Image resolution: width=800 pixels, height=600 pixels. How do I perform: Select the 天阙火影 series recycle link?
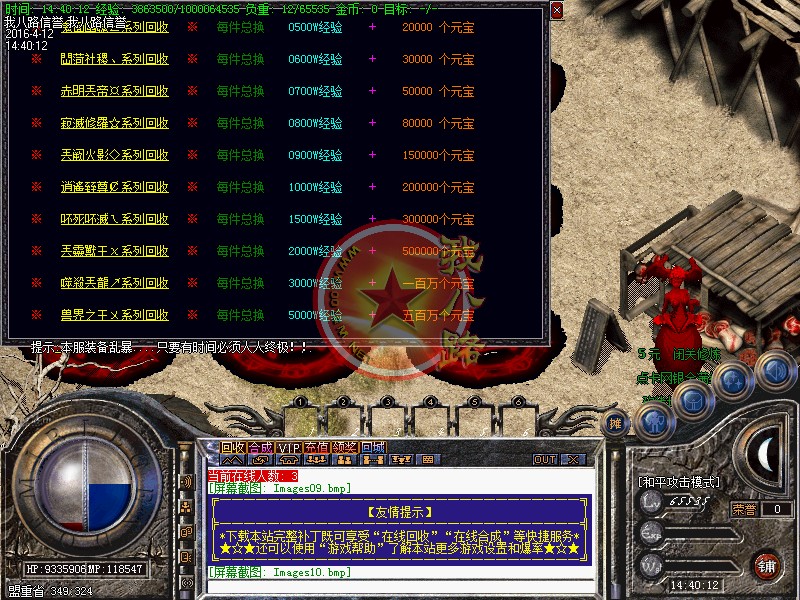coord(114,155)
